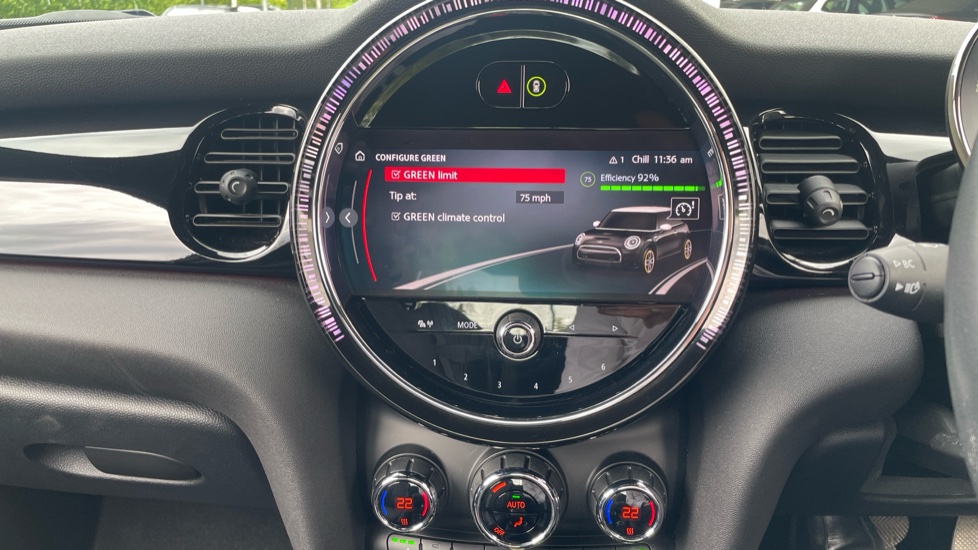Open the traffic radio button beside MODE

click(x=424, y=324)
